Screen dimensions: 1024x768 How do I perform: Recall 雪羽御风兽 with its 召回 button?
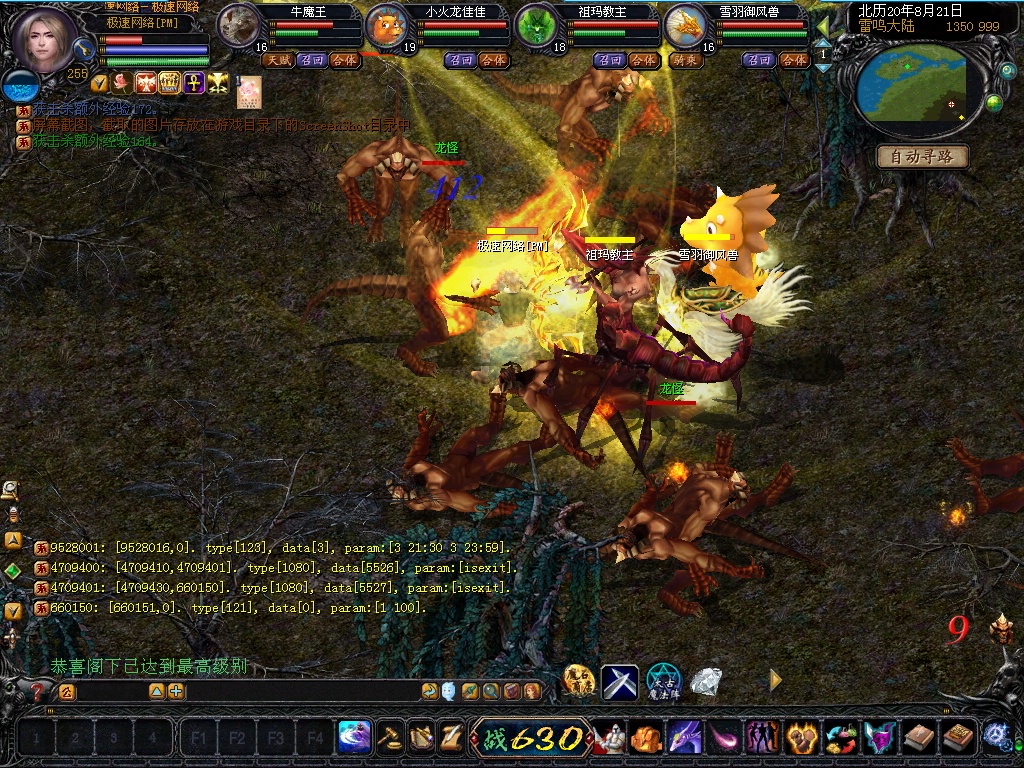(760, 60)
